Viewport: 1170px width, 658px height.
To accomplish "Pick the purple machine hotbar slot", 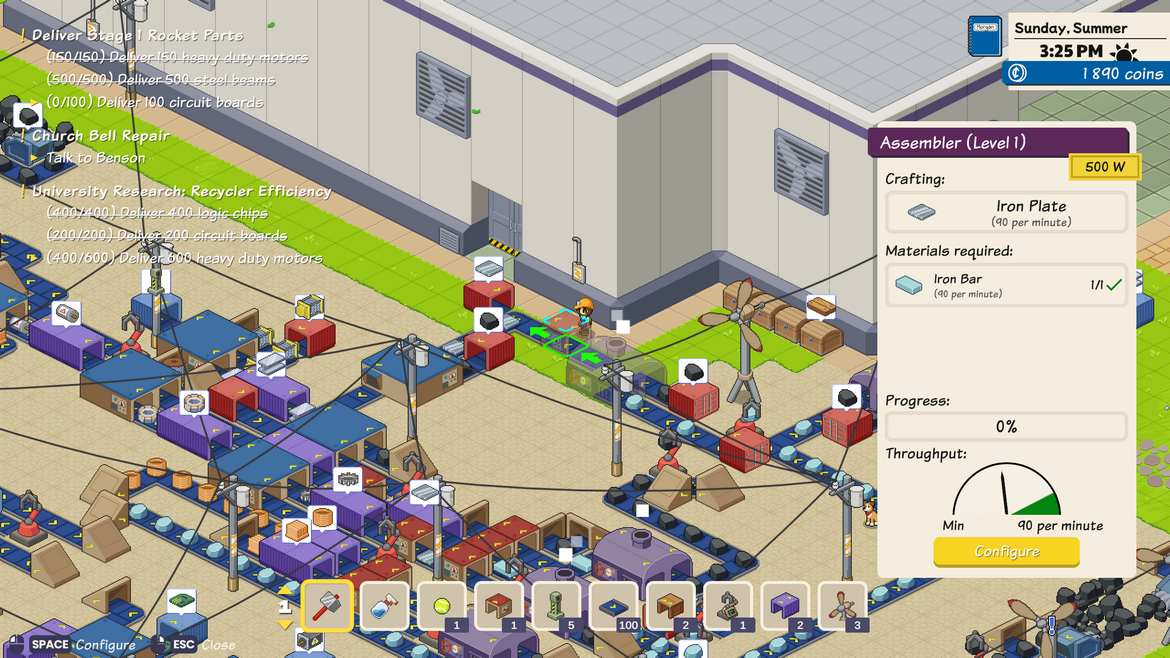I will click(785, 606).
